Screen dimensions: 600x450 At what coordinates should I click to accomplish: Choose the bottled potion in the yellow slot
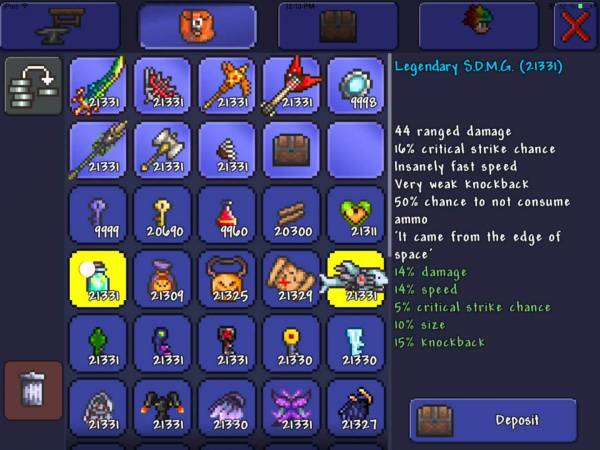98,278
